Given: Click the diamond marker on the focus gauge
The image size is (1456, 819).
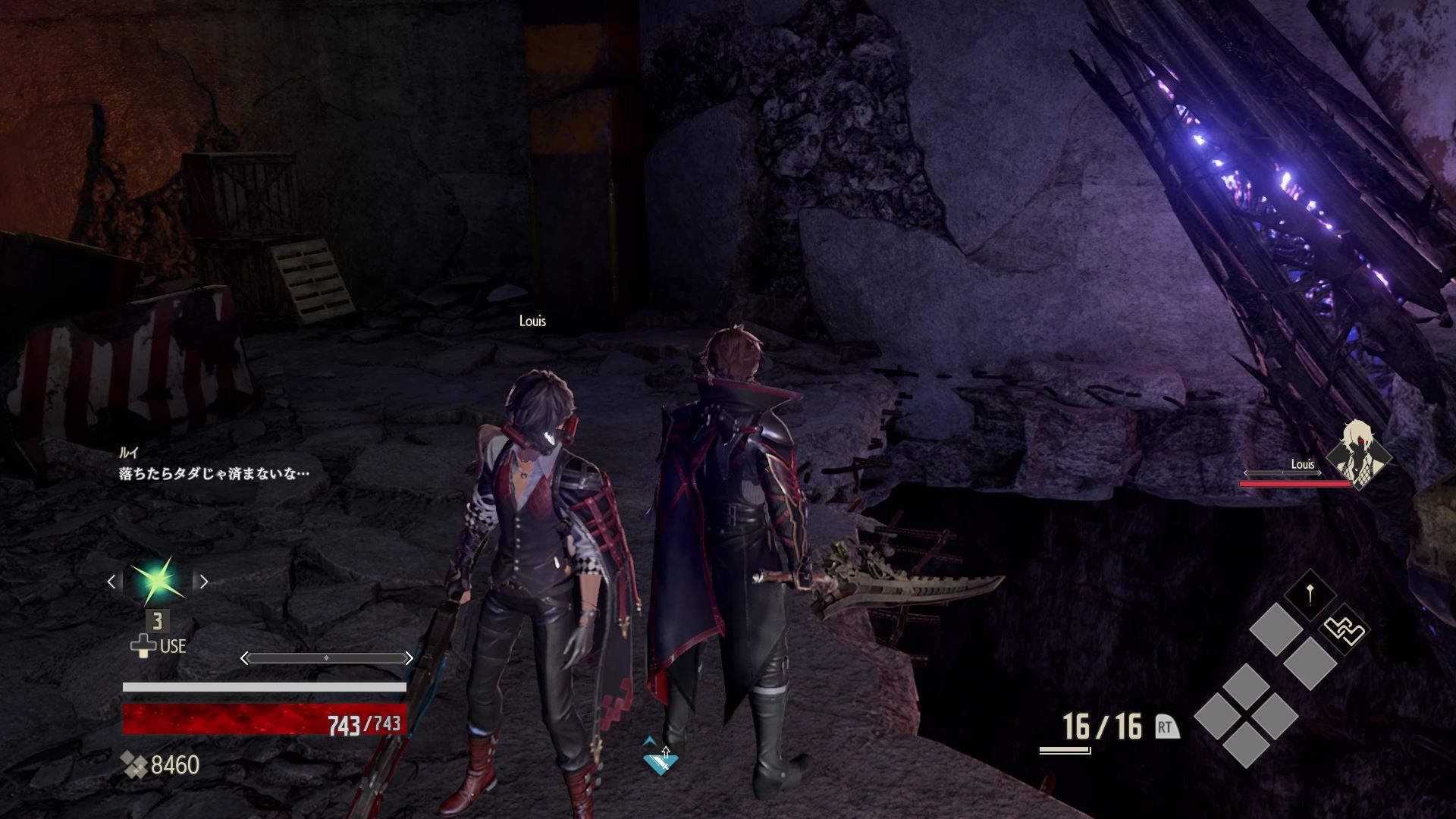Looking at the screenshot, I should point(327,658).
